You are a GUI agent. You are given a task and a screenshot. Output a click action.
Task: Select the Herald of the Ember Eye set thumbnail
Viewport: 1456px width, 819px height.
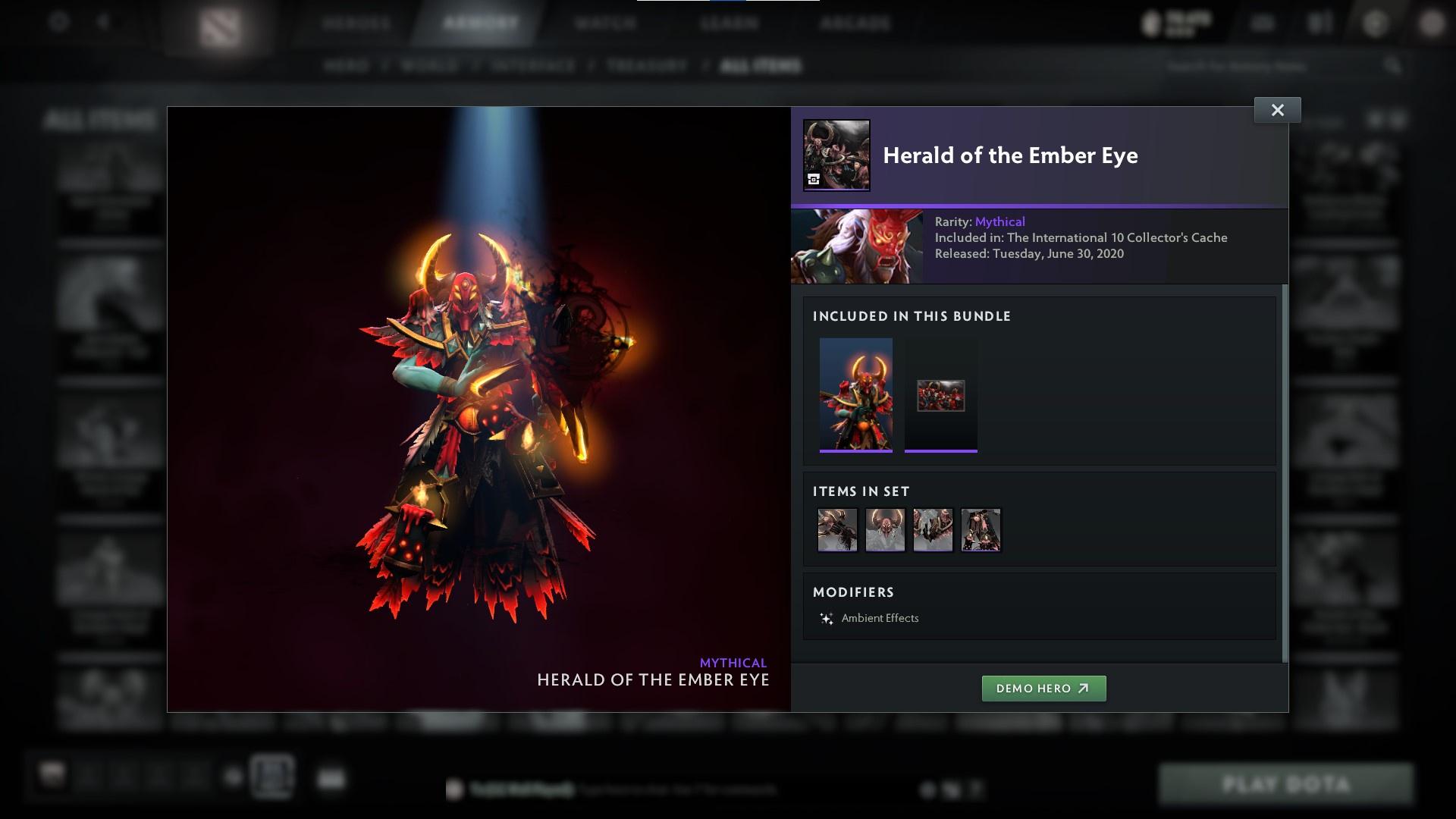click(856, 395)
